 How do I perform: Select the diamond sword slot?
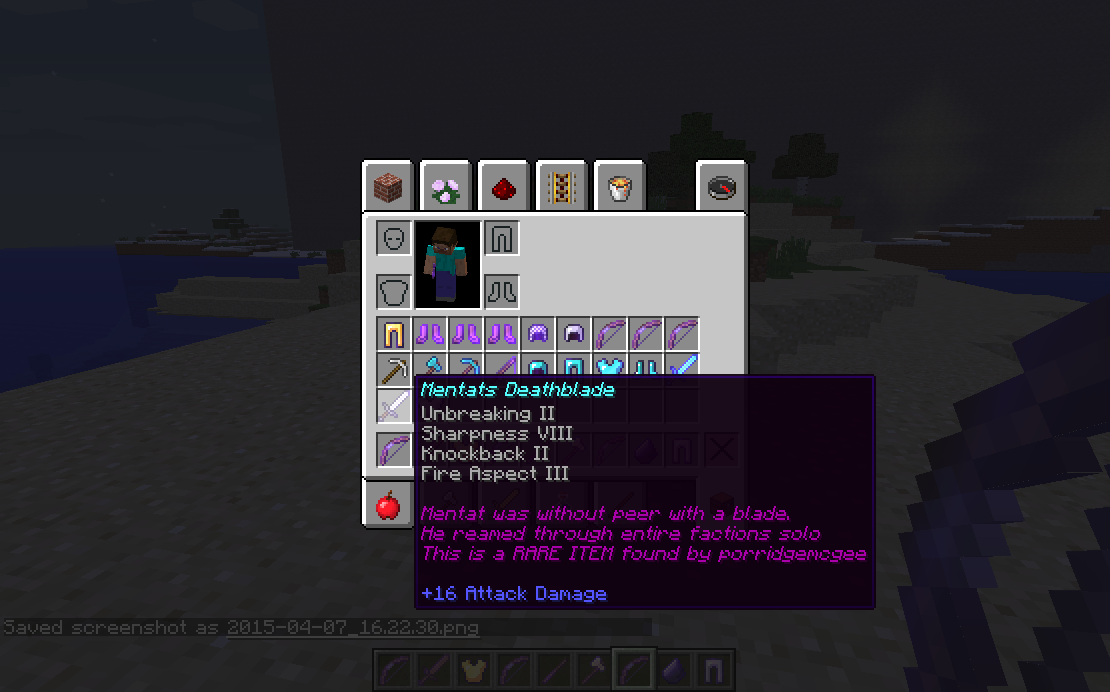682,368
